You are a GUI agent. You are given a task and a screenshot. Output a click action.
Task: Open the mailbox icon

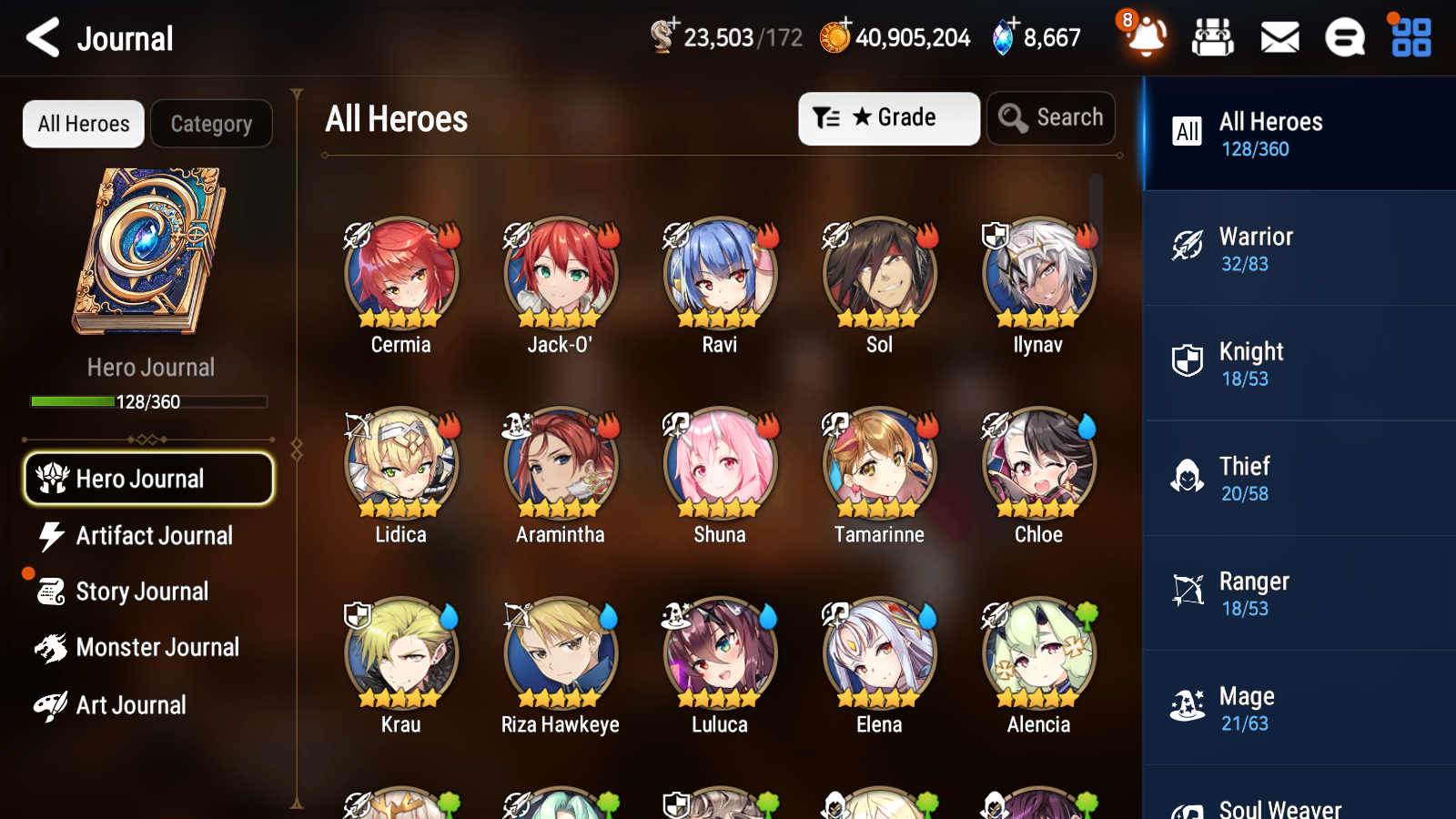point(1279,37)
